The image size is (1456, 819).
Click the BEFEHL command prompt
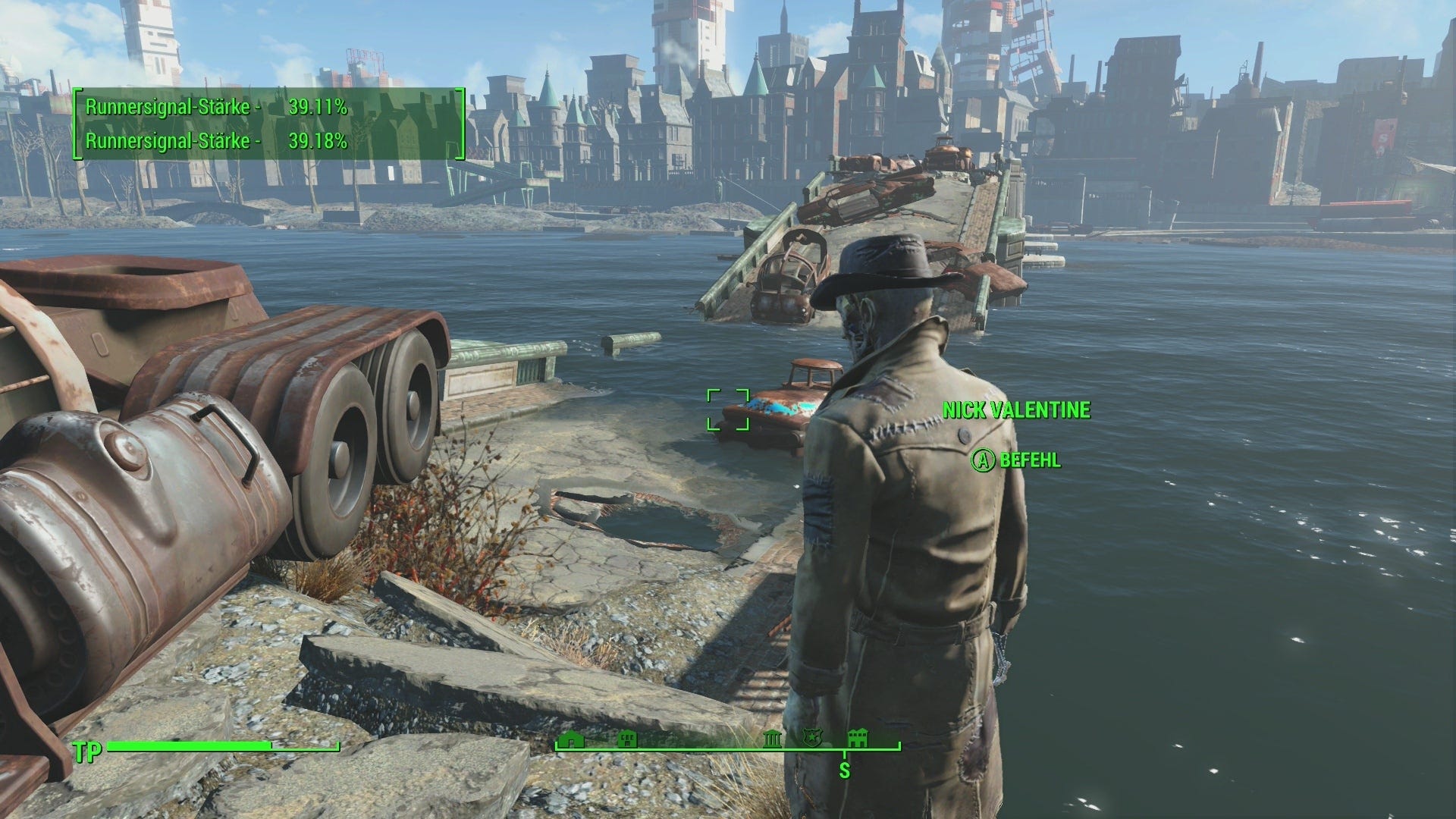coord(1029,459)
